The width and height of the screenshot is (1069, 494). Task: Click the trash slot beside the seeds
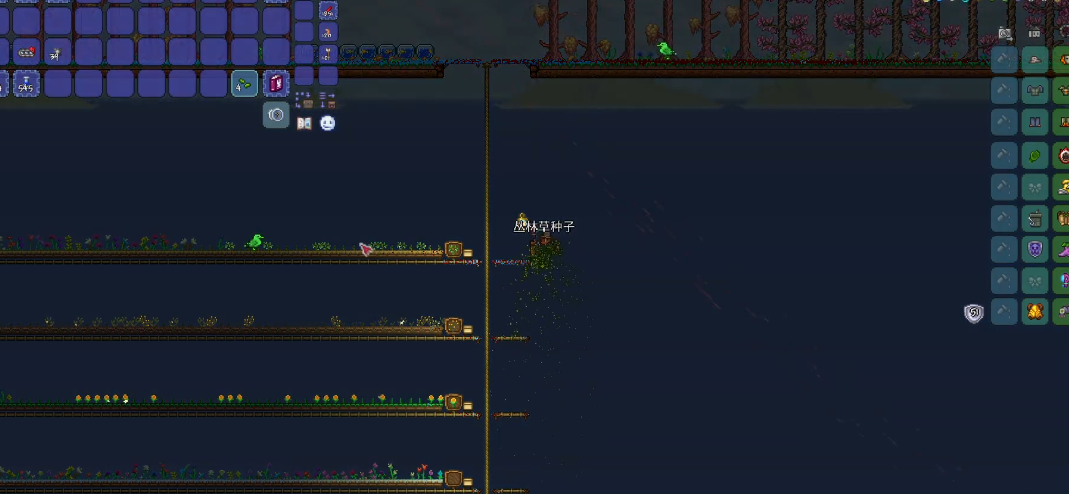(x=276, y=84)
